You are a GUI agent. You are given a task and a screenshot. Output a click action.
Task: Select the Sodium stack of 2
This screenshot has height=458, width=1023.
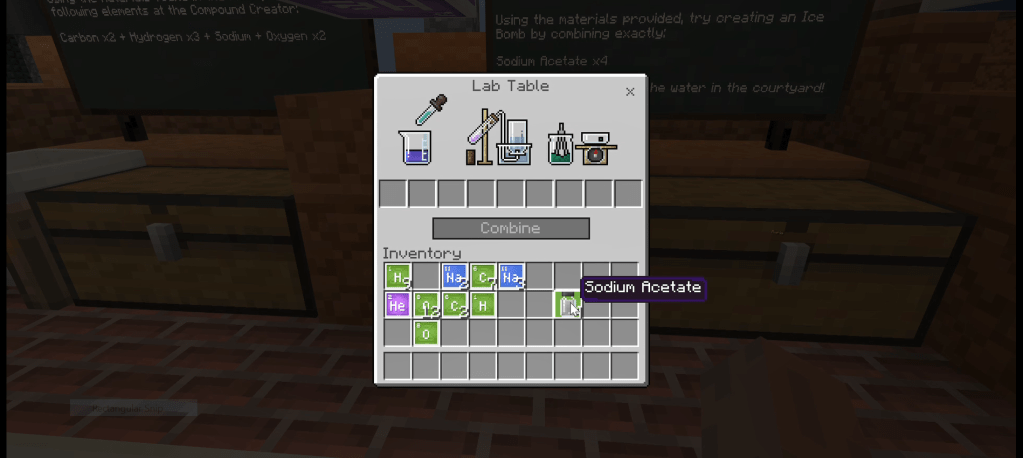coord(454,276)
